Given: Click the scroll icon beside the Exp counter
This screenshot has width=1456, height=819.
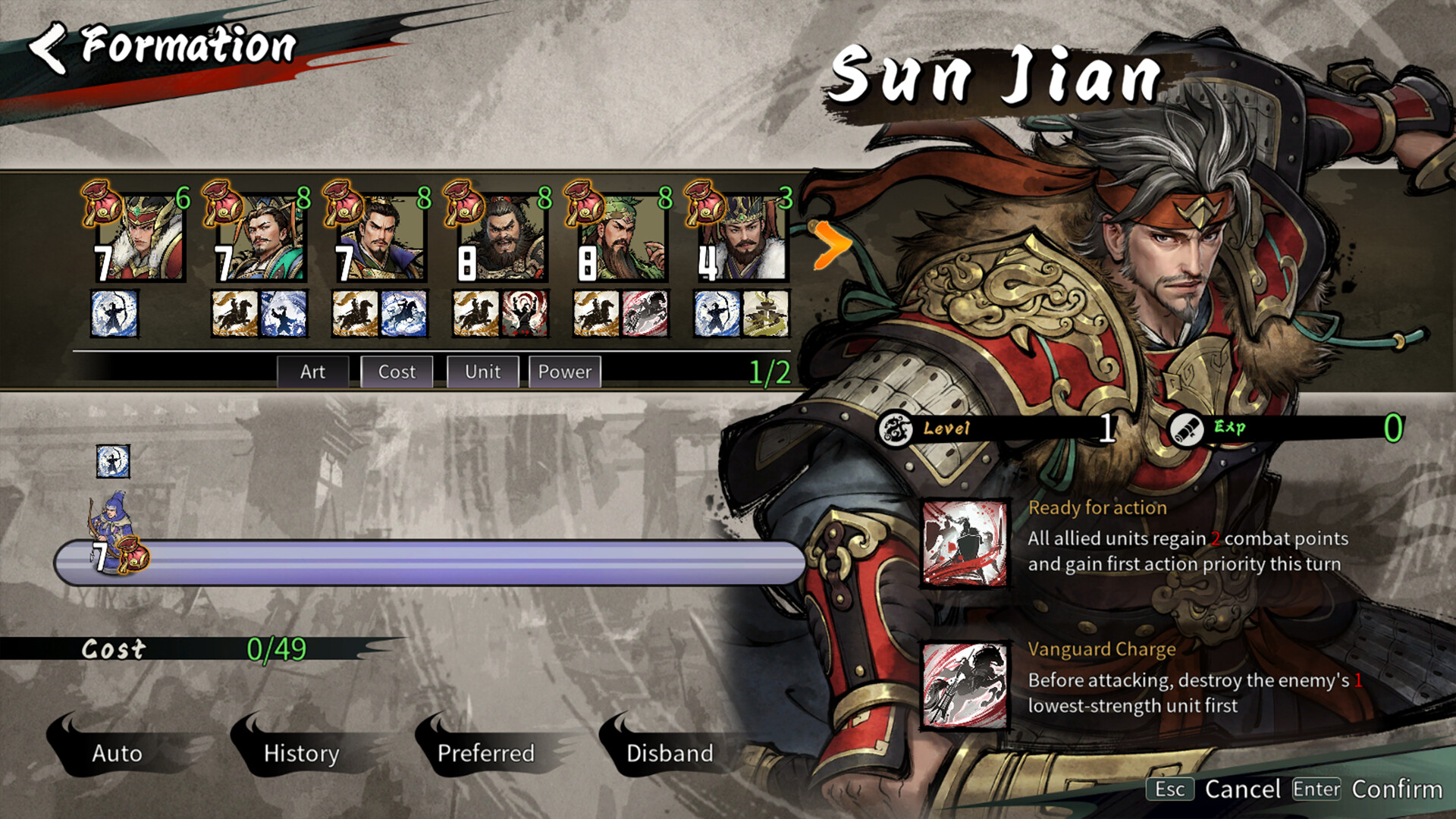Looking at the screenshot, I should pyautogui.click(x=1188, y=428).
